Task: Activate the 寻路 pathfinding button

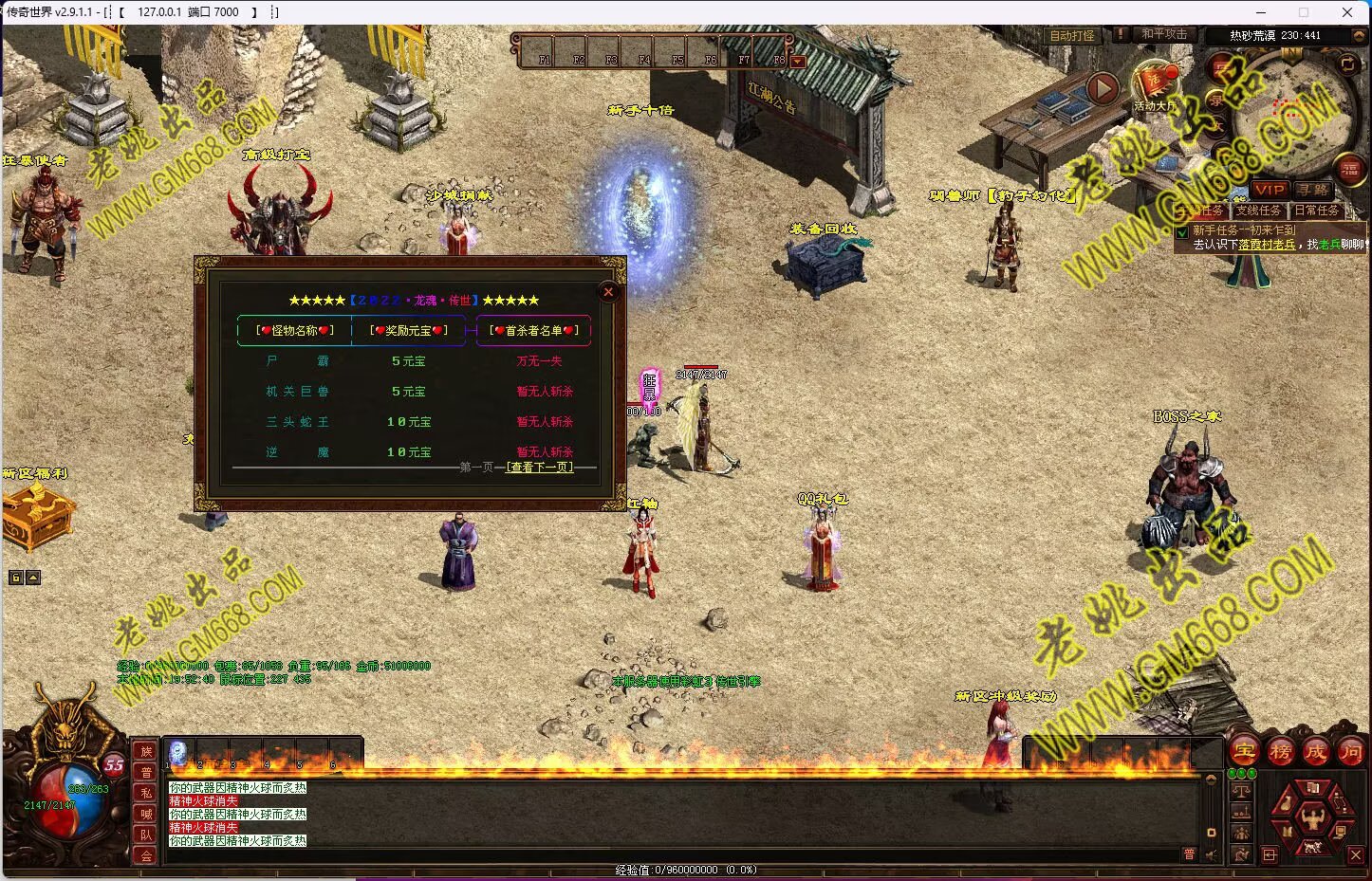Action: tap(1313, 190)
